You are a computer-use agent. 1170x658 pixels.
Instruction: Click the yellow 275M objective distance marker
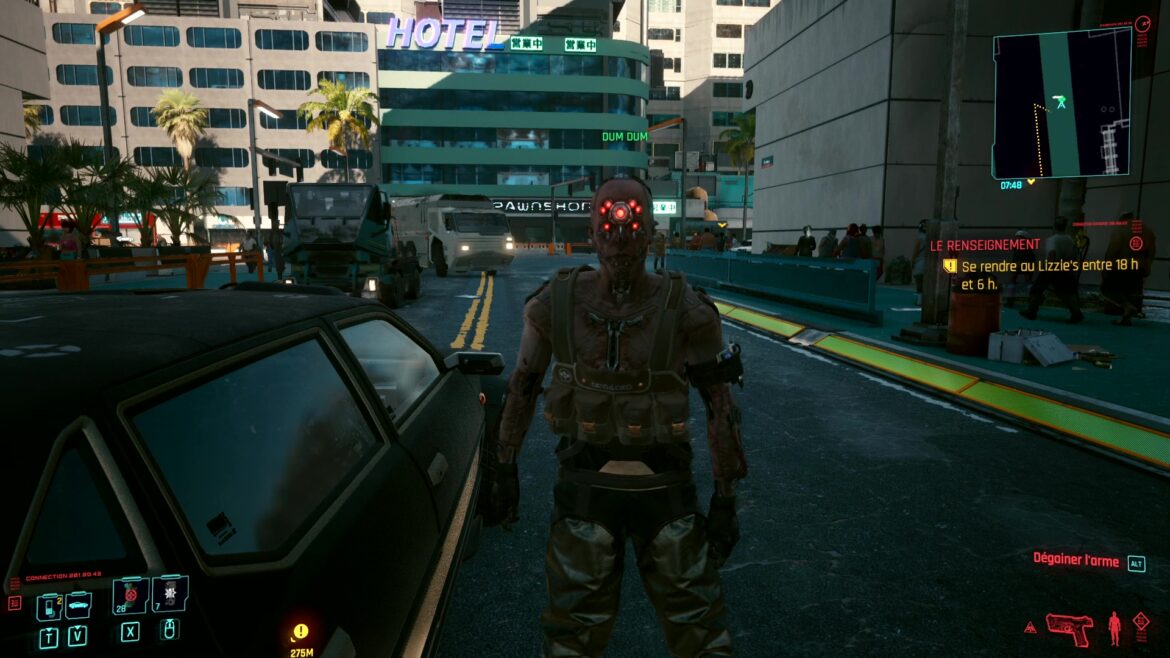pos(300,638)
